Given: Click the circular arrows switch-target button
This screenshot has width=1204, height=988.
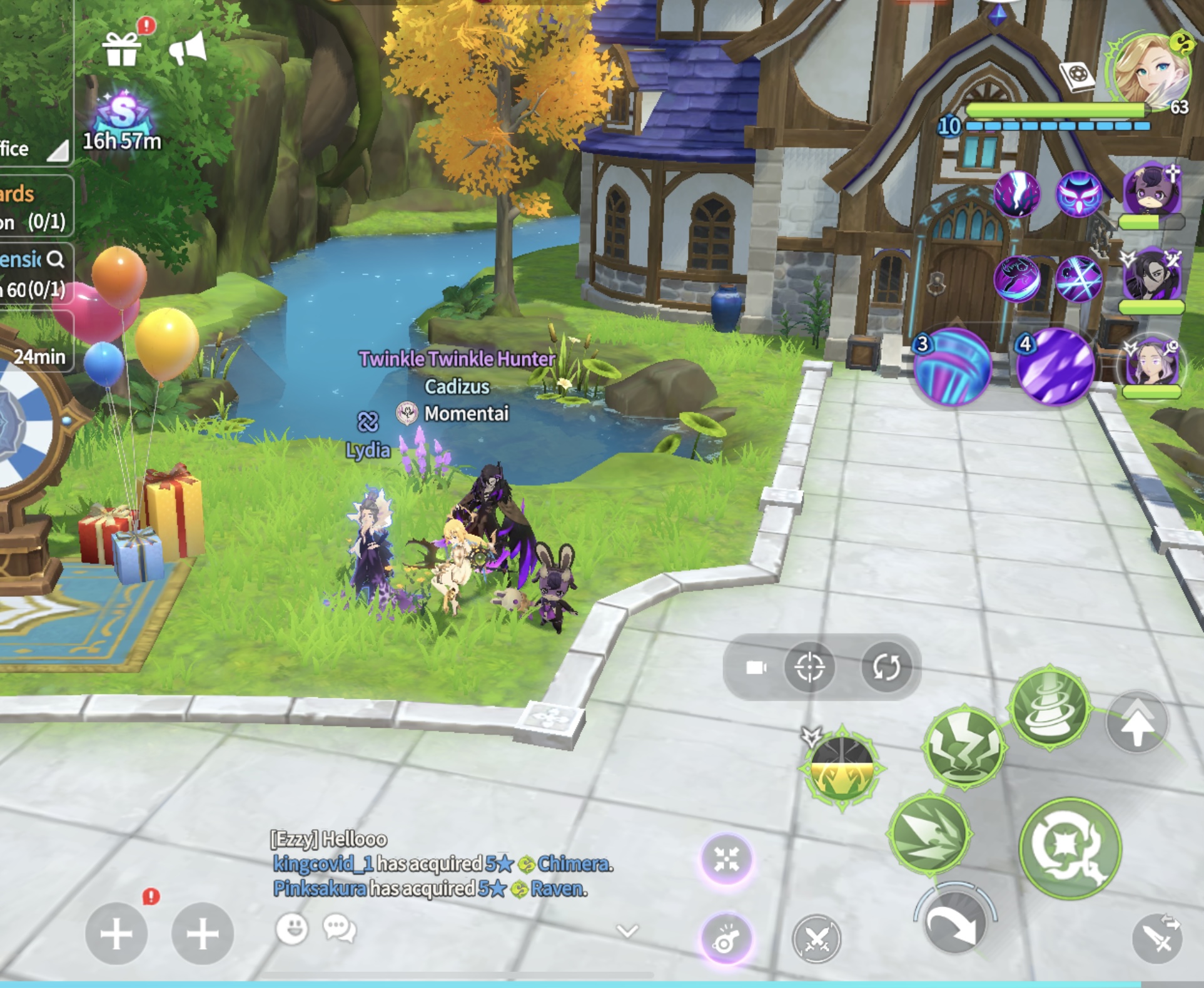Looking at the screenshot, I should click(x=886, y=667).
